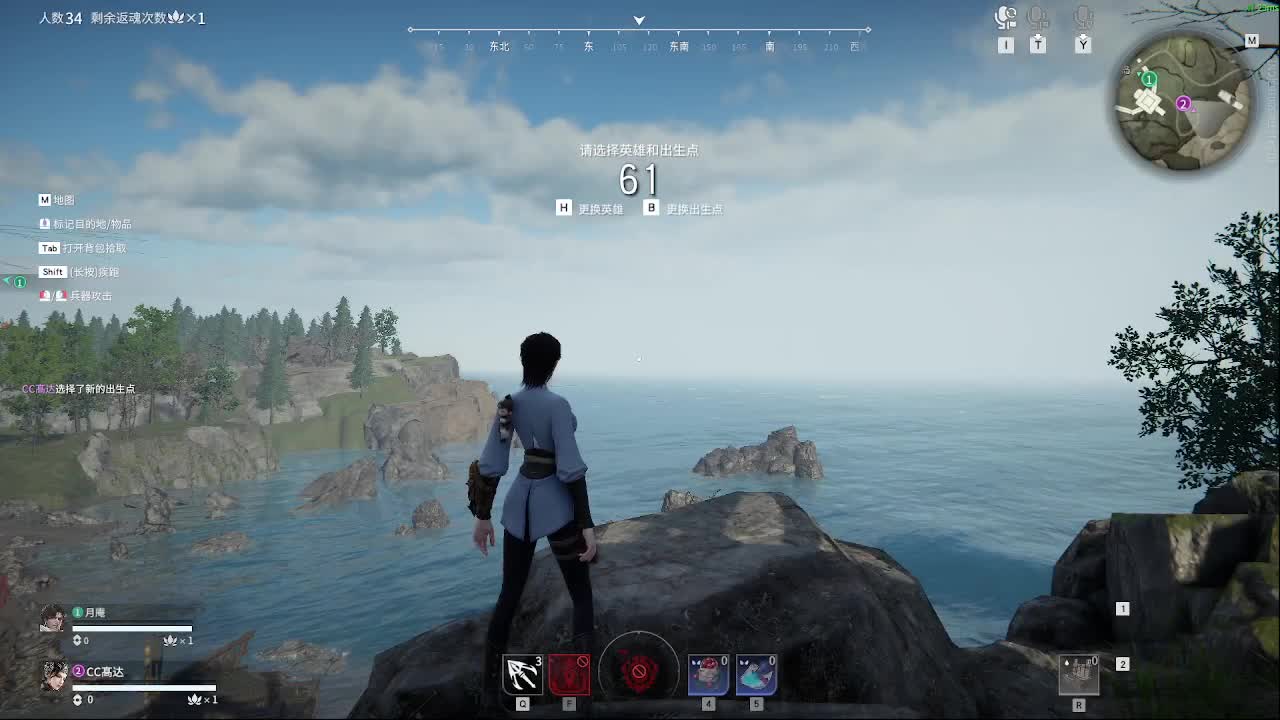Click the disabled red skill icon
The width and height of the screenshot is (1280, 720).
pyautogui.click(x=569, y=675)
